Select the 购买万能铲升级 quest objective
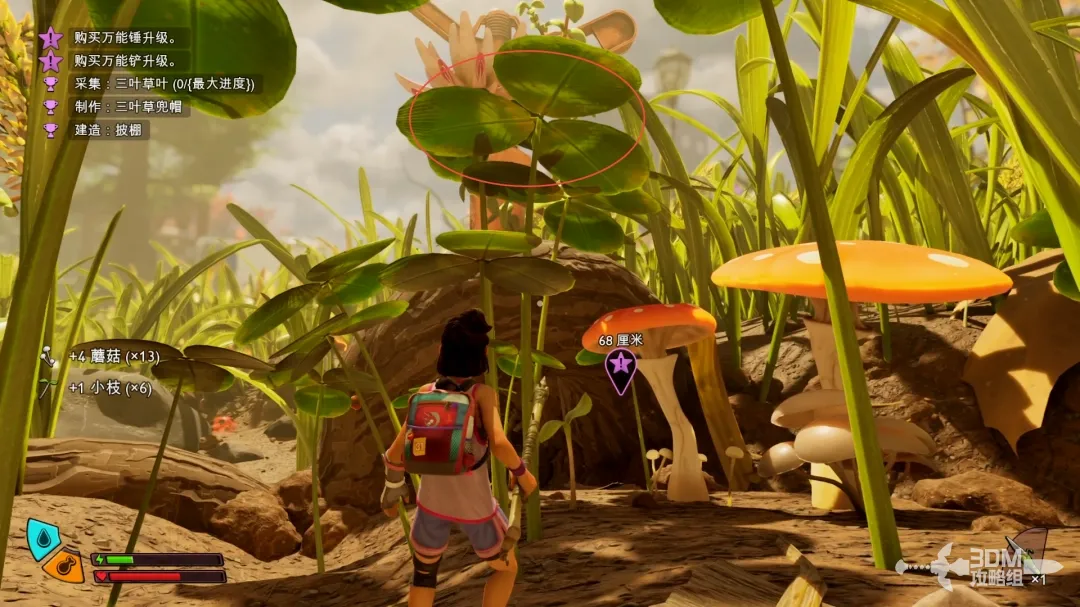 (118, 61)
